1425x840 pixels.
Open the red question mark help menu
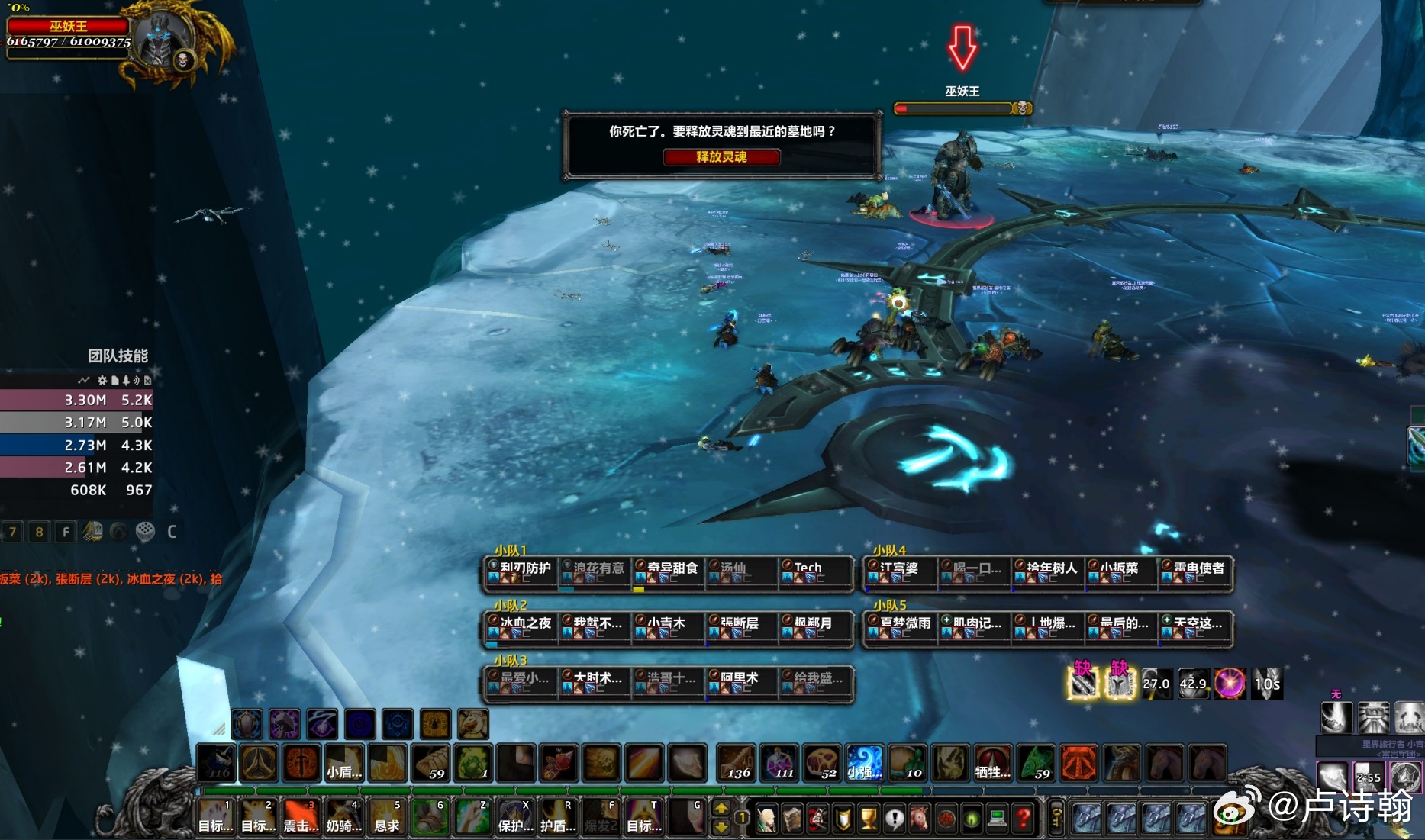tap(1024, 819)
